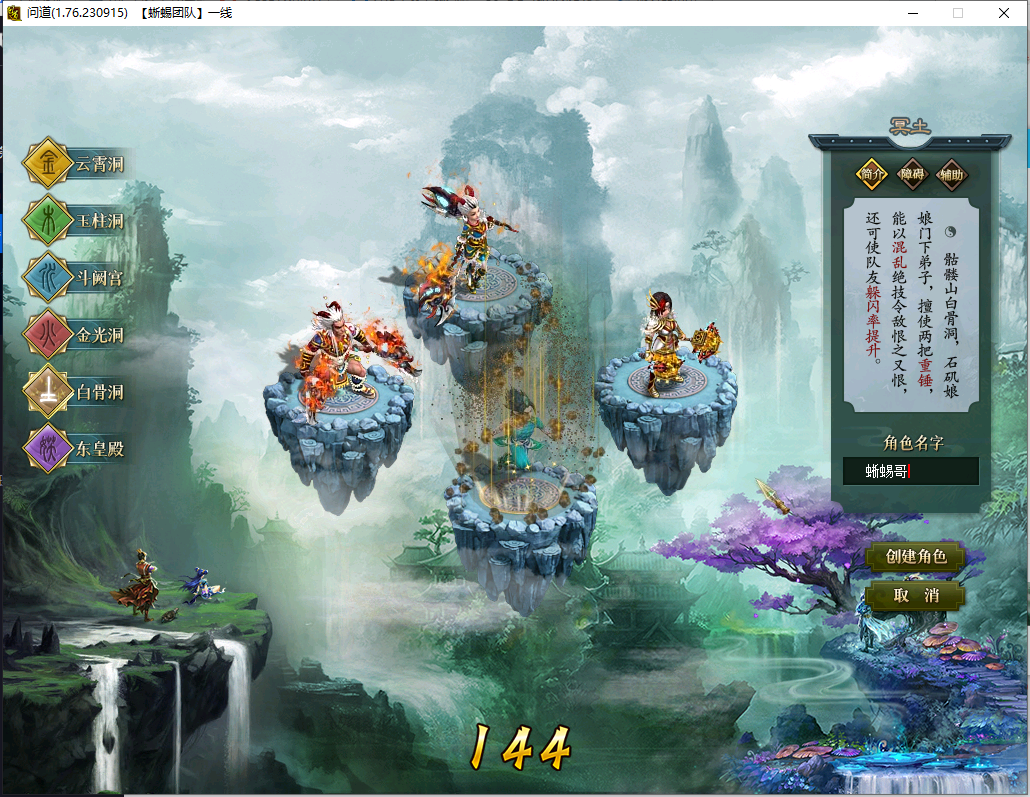1030x797 pixels.
Task: Choose the gold-armored character holding a hammer
Action: [x=665, y=340]
